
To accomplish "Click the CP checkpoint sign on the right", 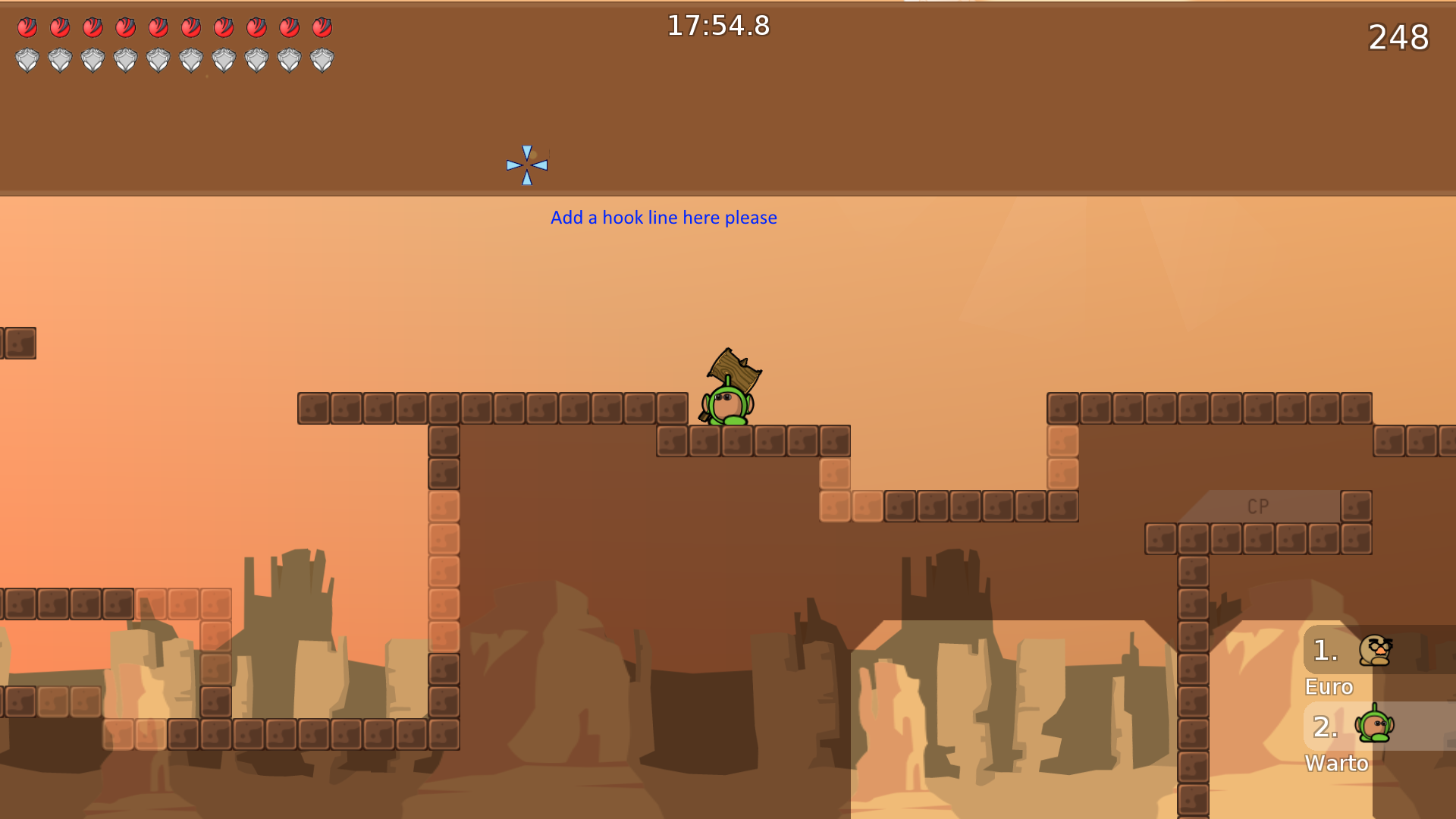I will pos(1257,506).
